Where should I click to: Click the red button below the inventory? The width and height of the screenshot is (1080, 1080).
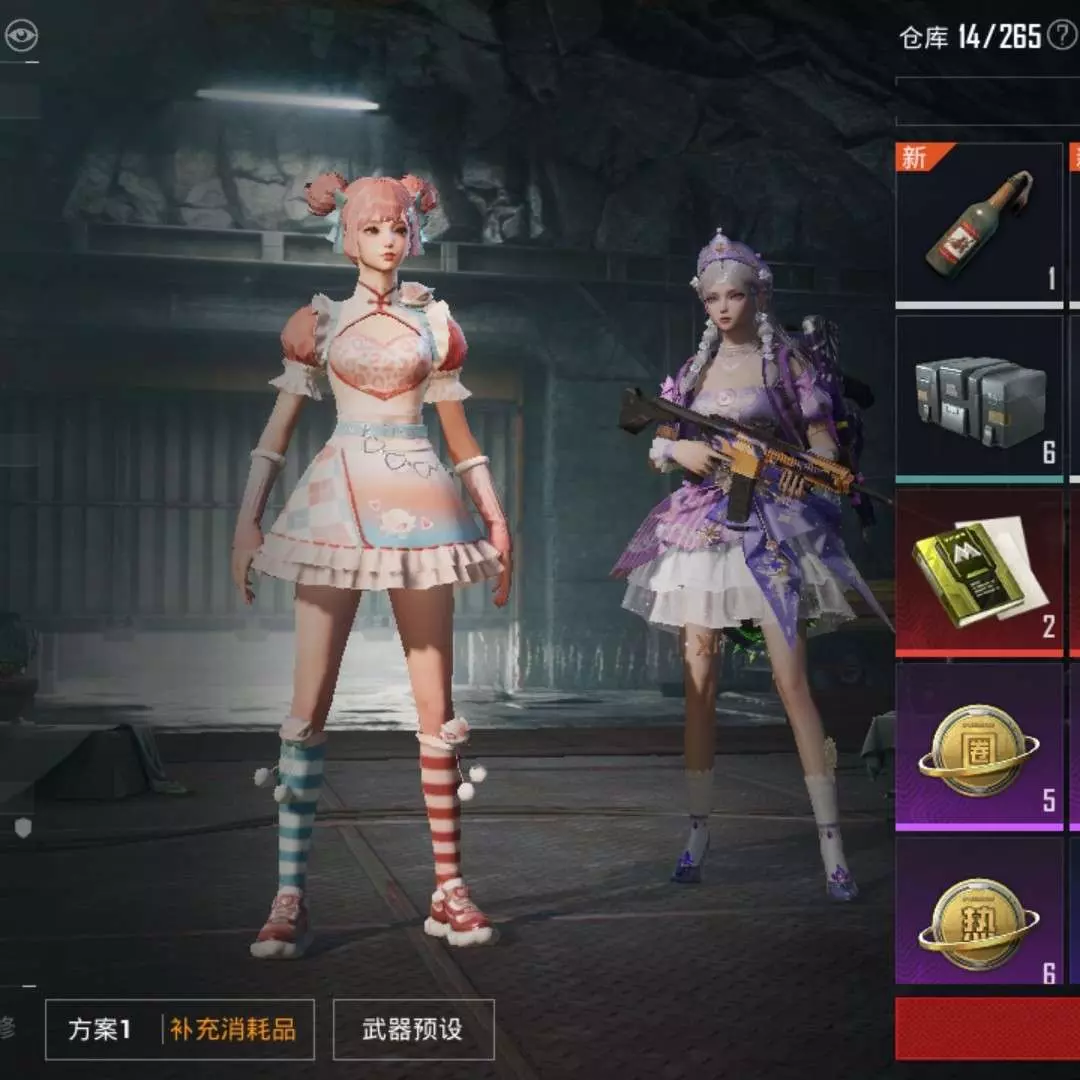pyautogui.click(x=987, y=1029)
